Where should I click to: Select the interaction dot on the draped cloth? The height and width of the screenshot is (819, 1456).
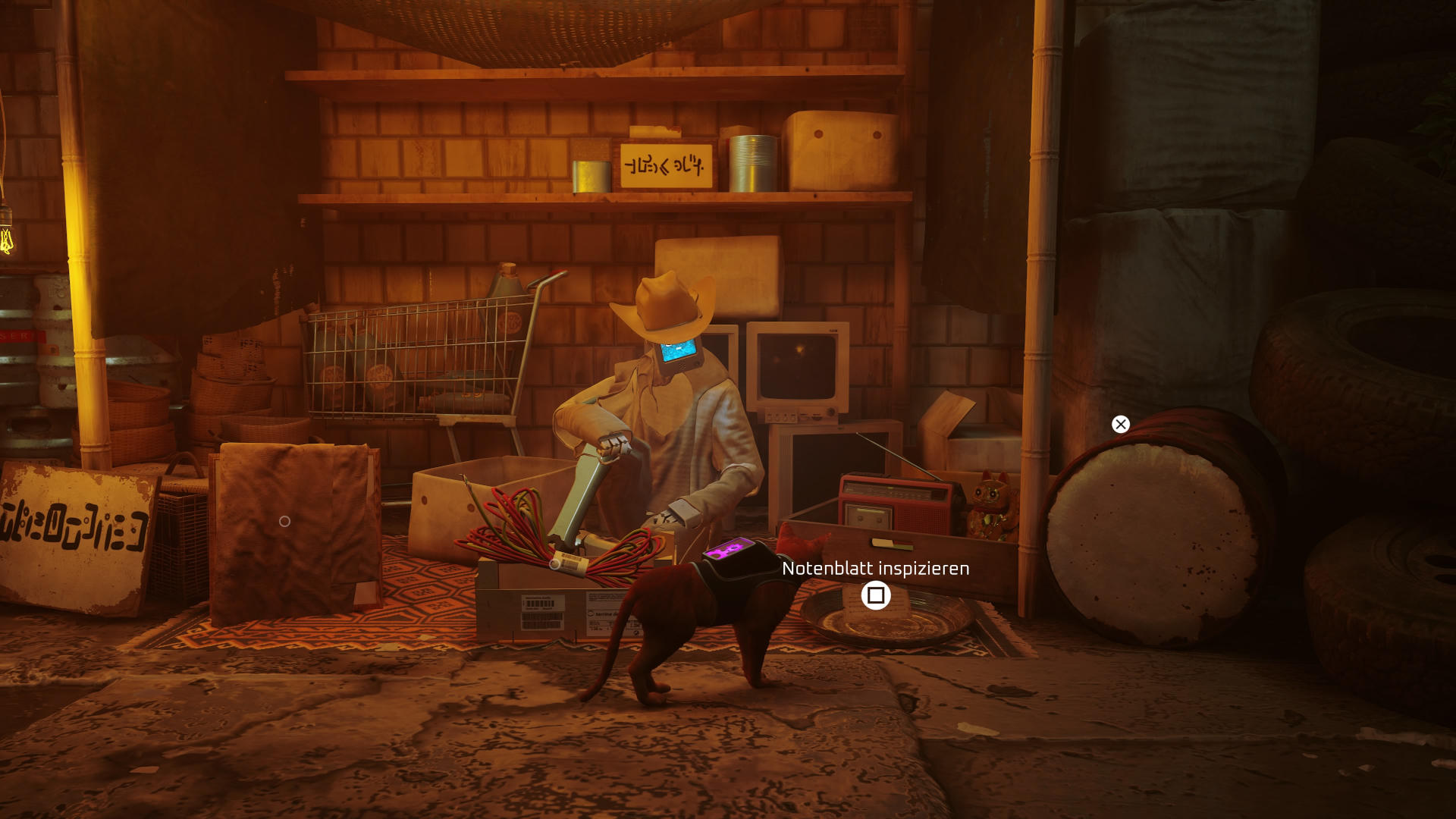[x=284, y=522]
